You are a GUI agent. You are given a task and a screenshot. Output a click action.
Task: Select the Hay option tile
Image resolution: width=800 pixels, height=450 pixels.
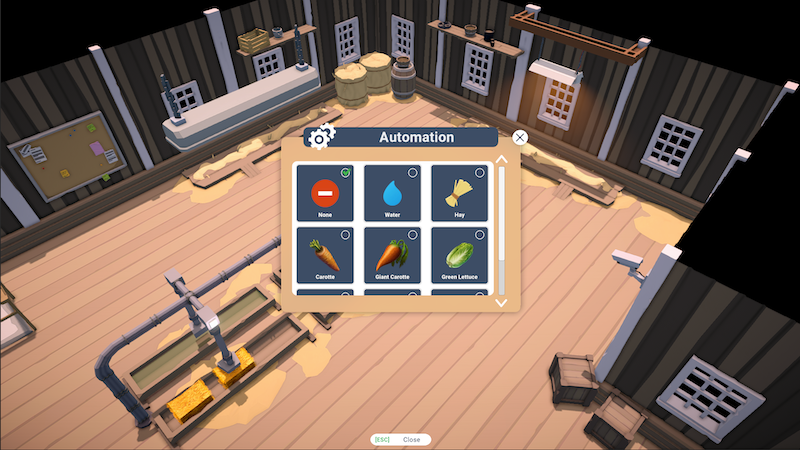tap(460, 193)
